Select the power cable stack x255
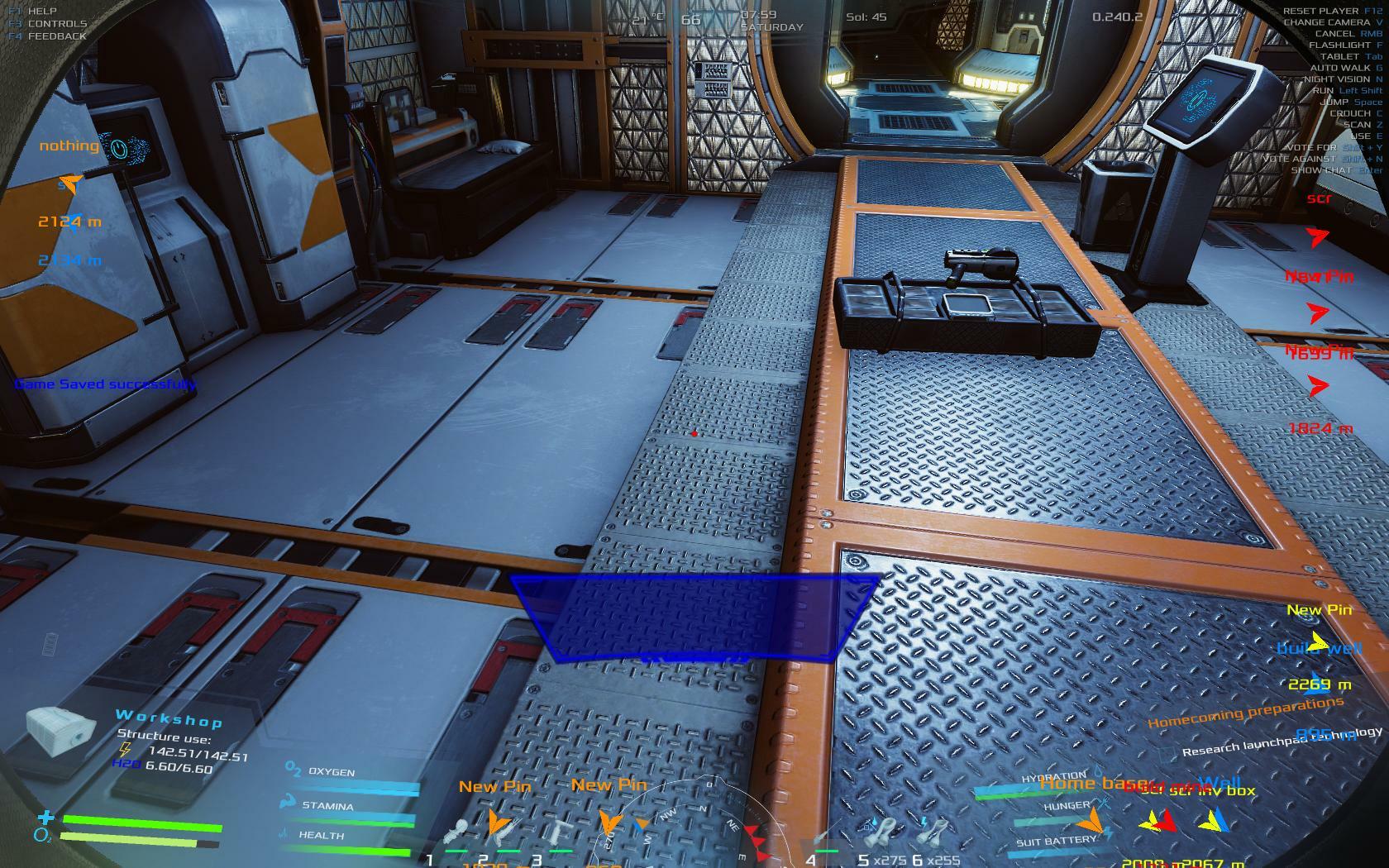The height and width of the screenshot is (868, 1389). tap(934, 829)
